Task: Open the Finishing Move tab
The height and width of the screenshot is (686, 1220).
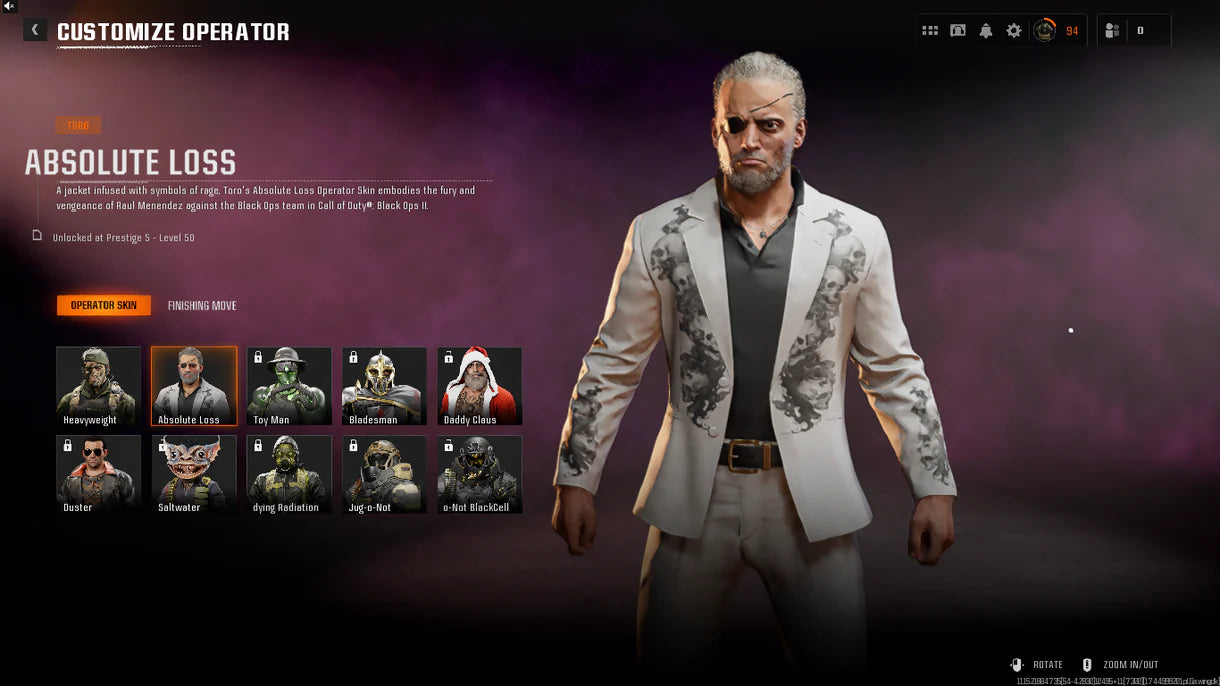Action: tap(202, 305)
